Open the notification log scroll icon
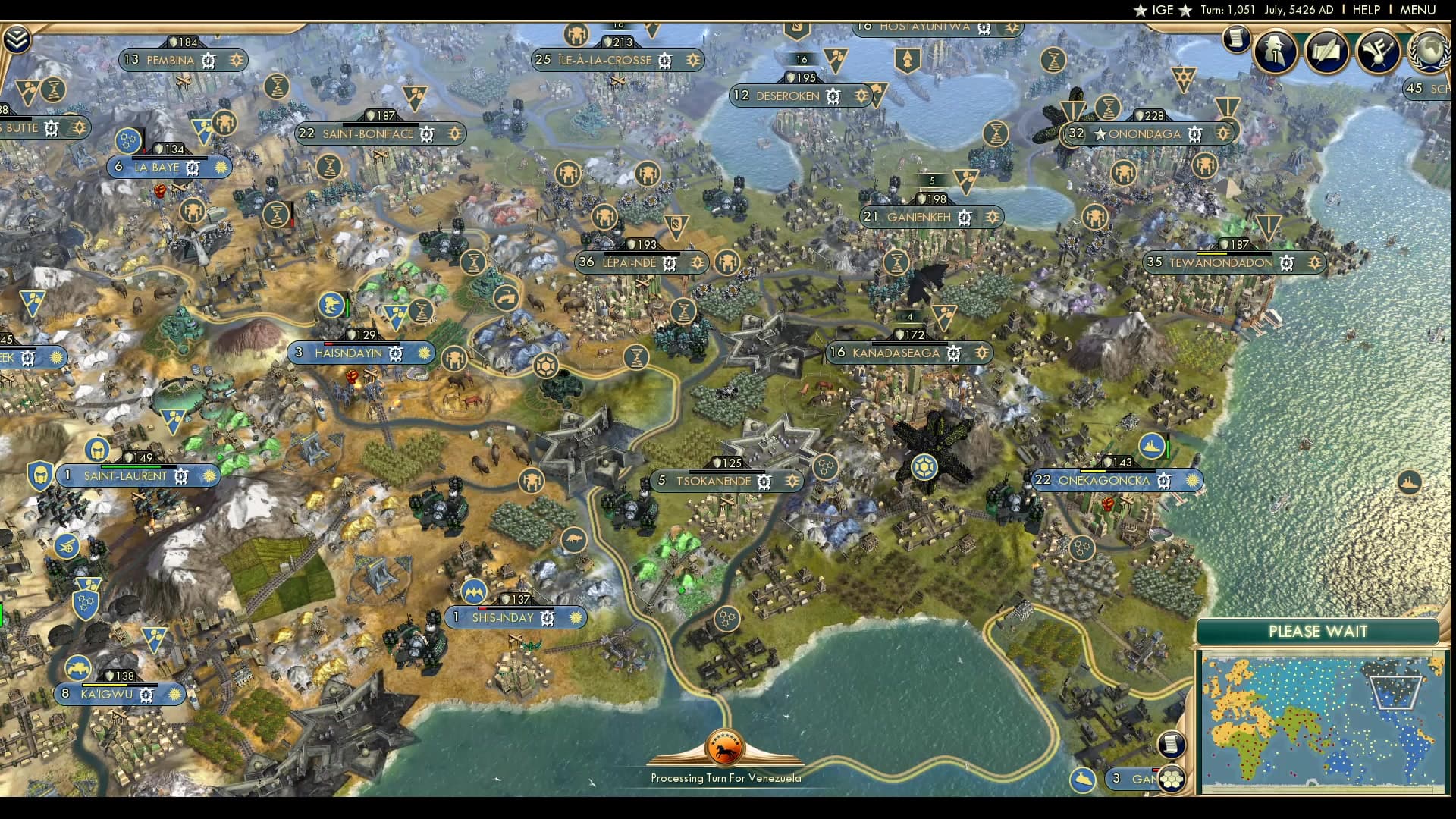 pyautogui.click(x=1238, y=39)
